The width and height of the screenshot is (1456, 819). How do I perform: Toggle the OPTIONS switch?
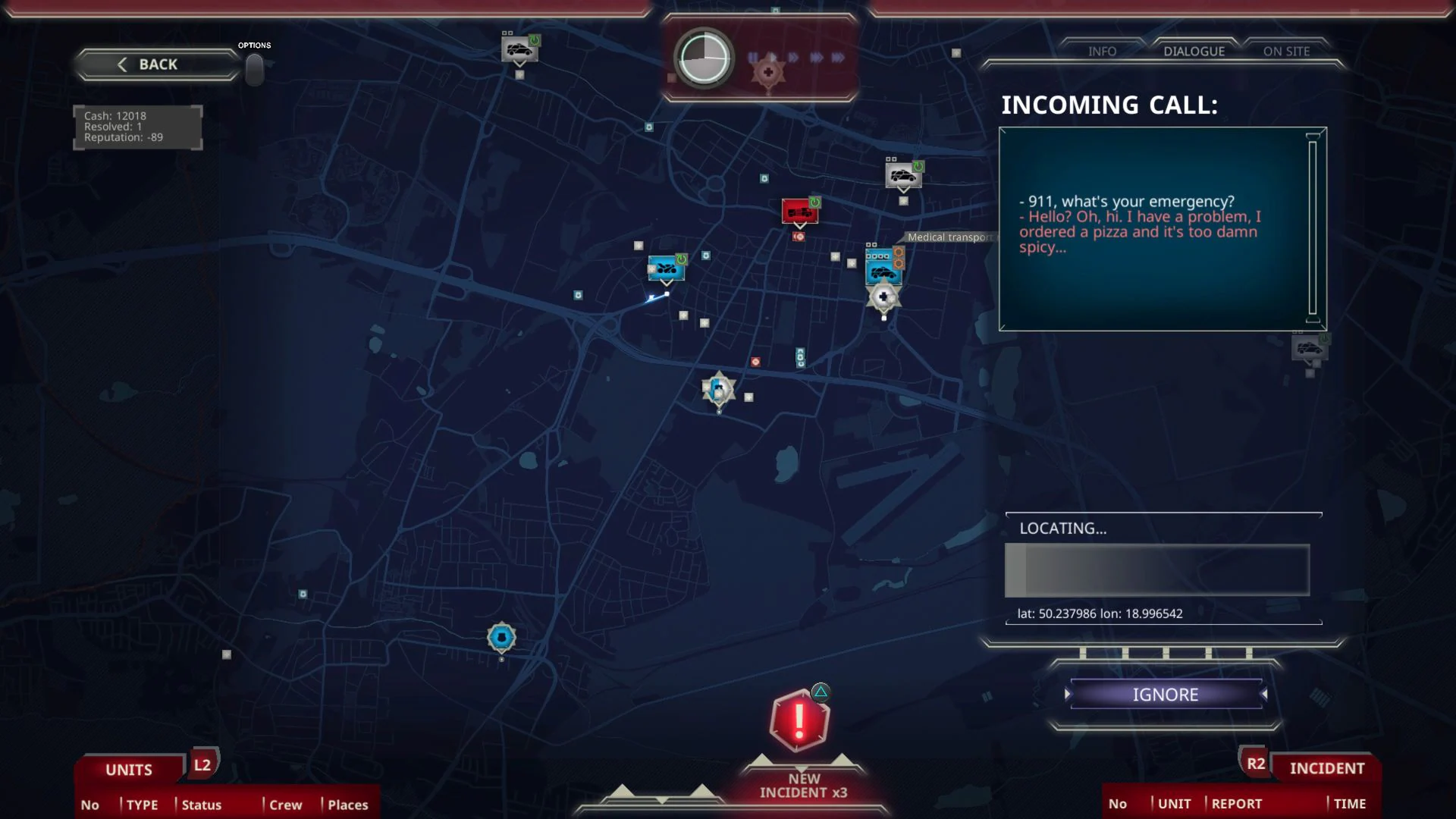pos(254,68)
